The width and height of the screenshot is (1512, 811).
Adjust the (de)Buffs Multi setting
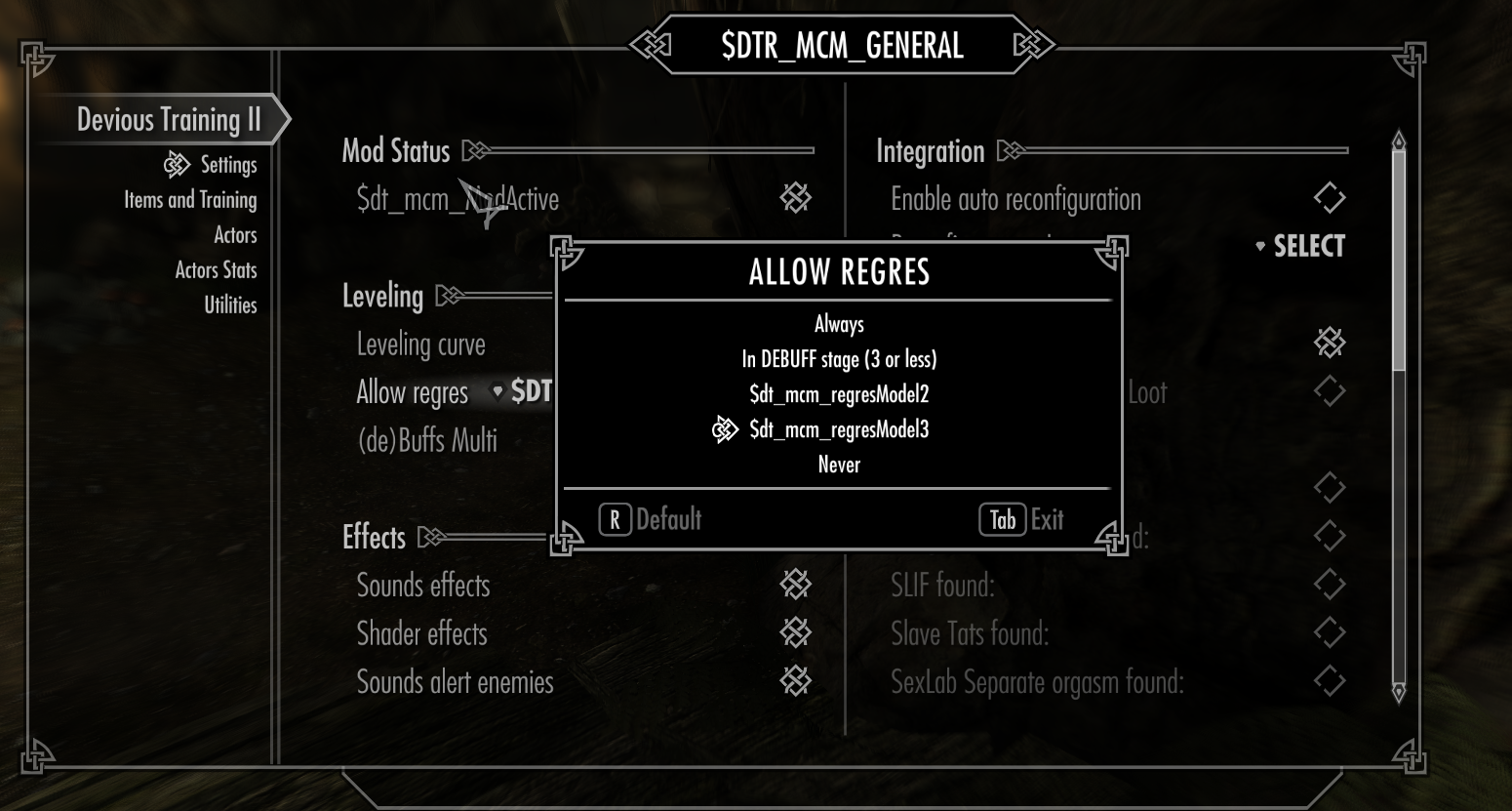427,440
